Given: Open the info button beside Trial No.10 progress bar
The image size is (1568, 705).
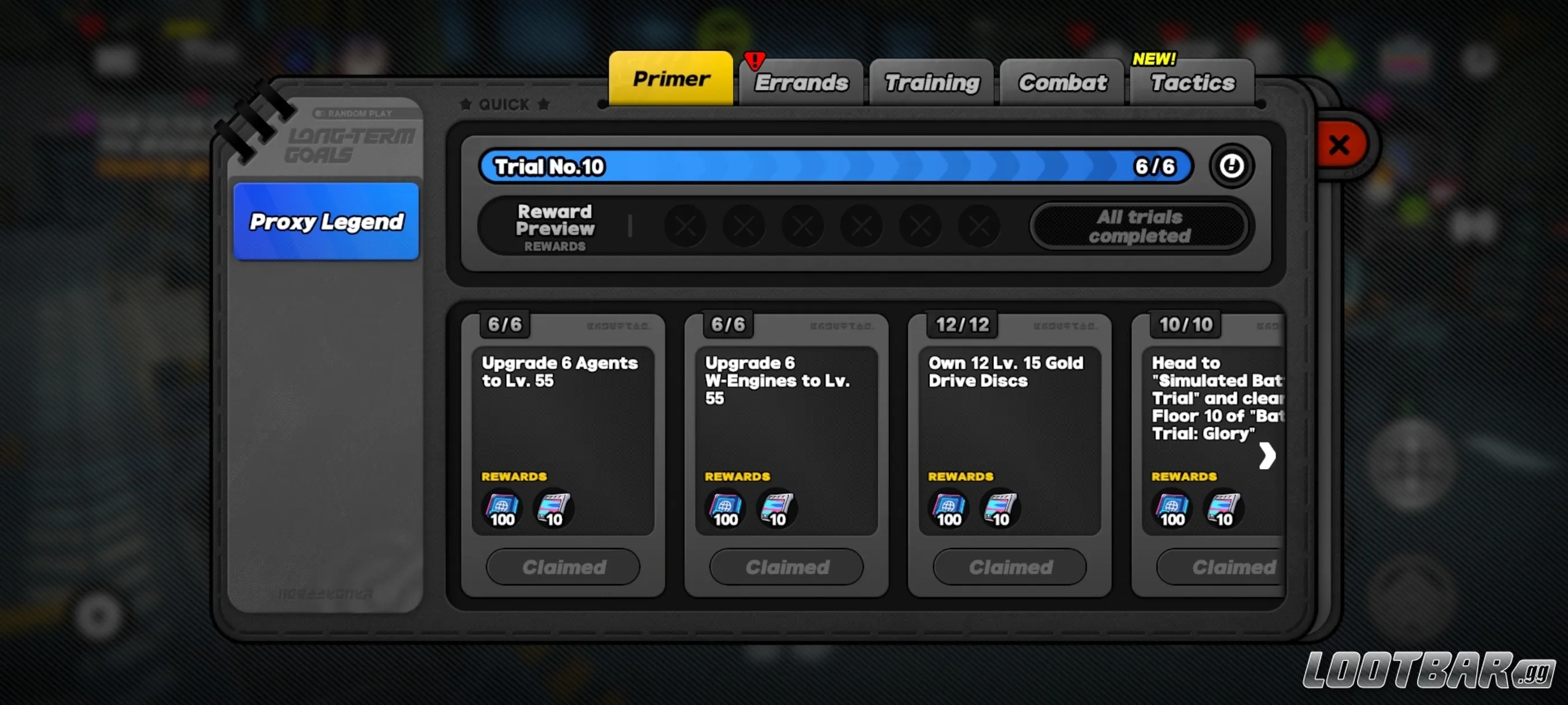Looking at the screenshot, I should (1233, 166).
